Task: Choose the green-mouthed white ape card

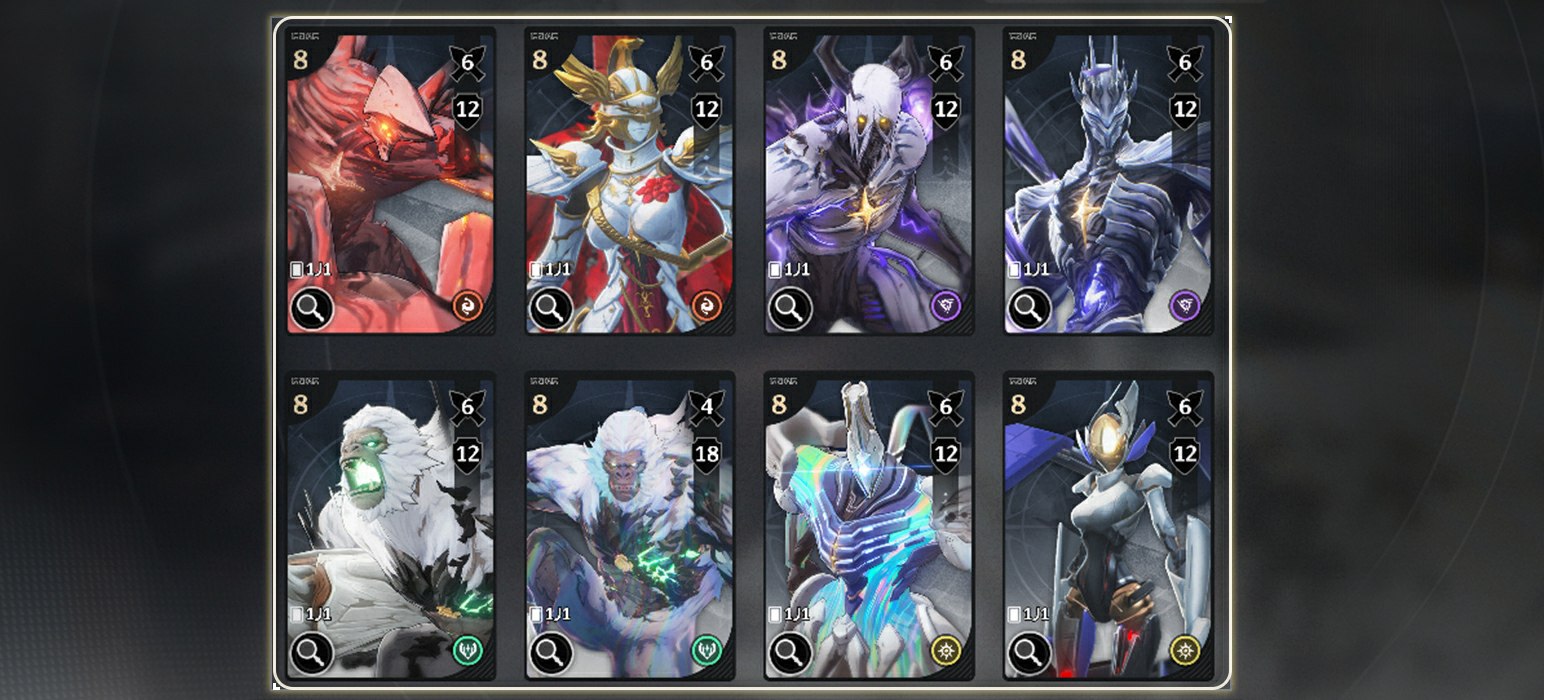Action: point(390,525)
